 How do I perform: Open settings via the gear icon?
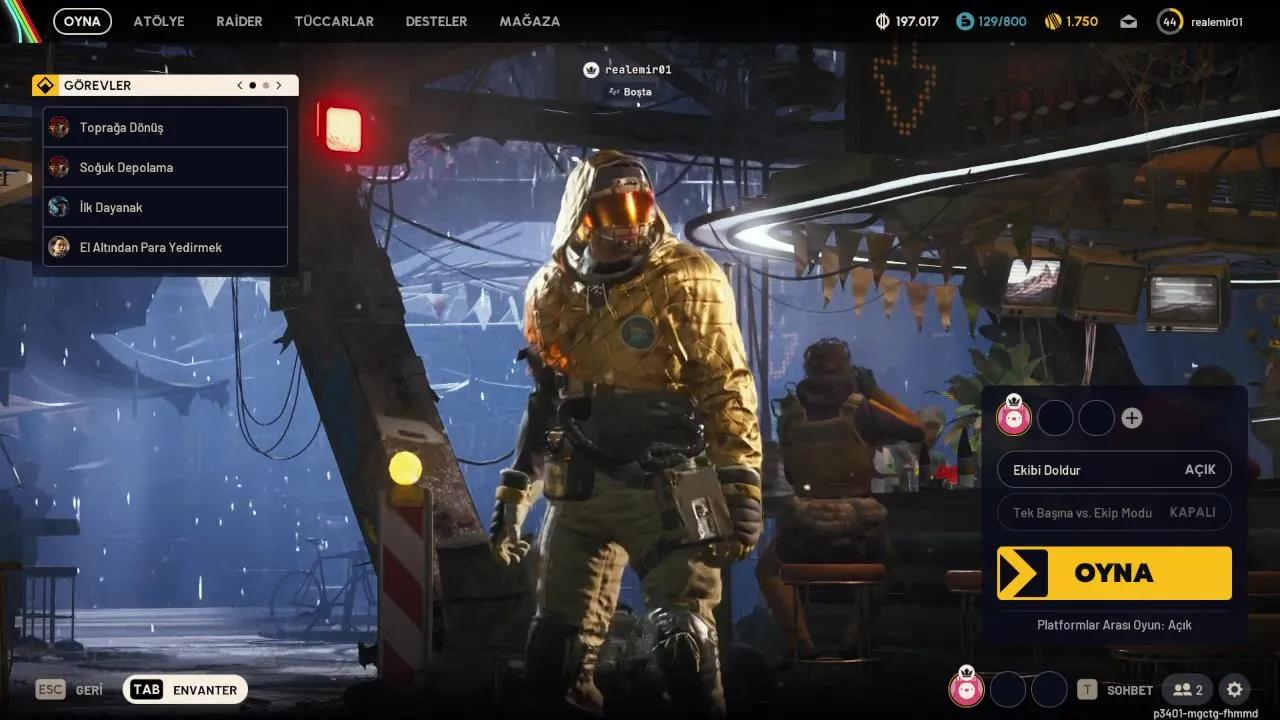point(1234,689)
